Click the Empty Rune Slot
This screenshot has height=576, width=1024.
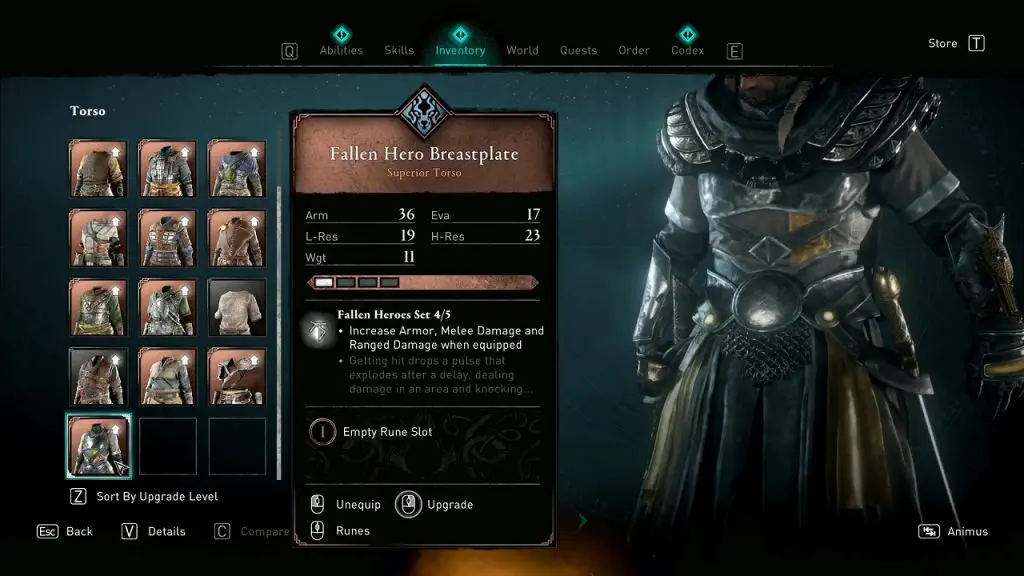[x=387, y=432]
